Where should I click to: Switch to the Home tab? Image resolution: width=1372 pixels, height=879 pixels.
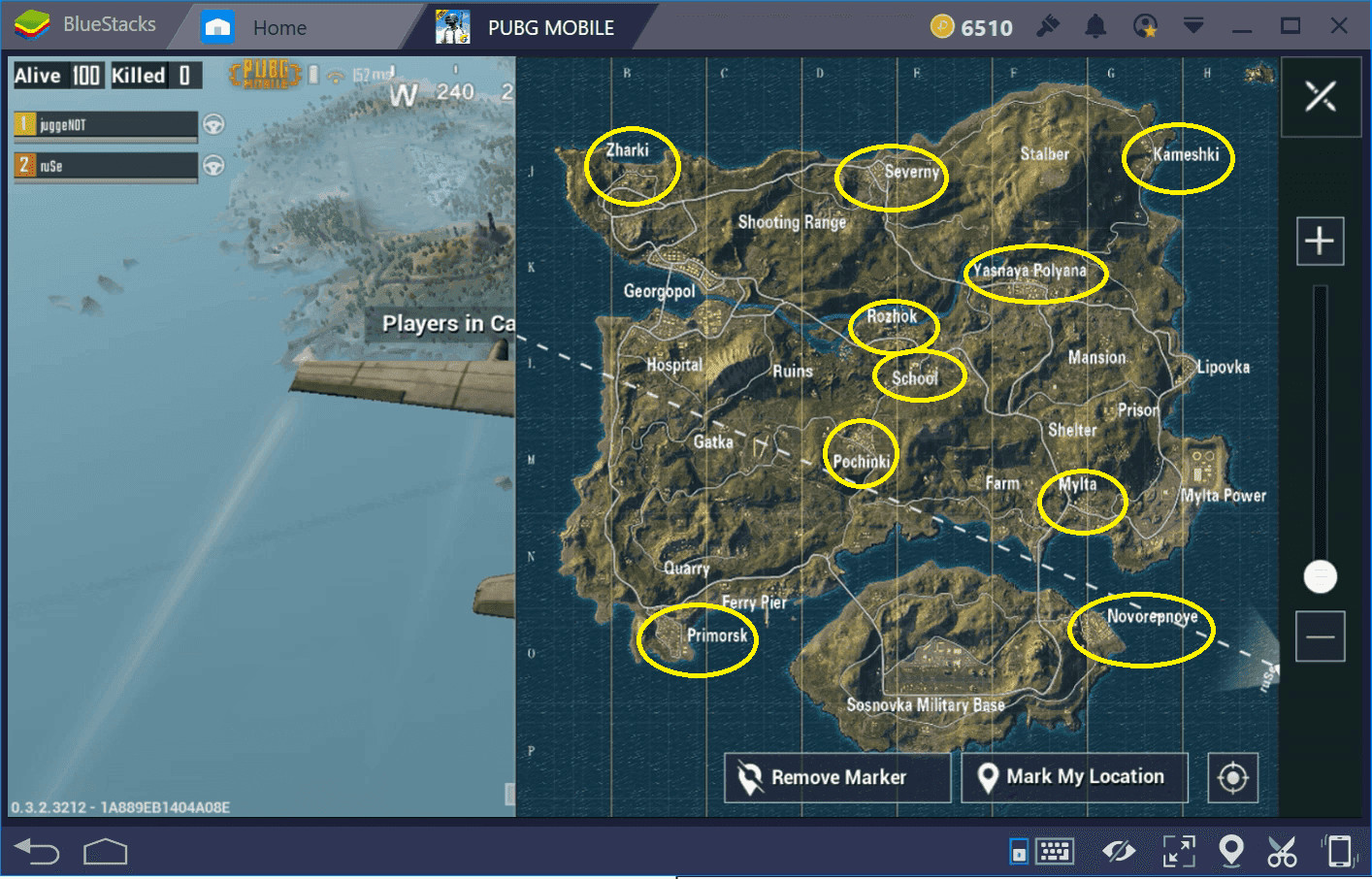(x=279, y=26)
